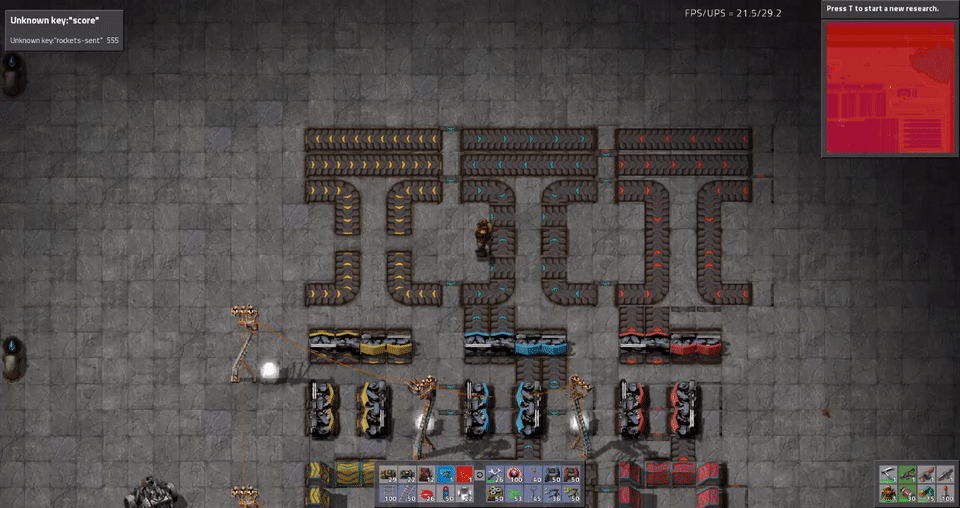Select the gear-textured item stack of 50
Viewport: 960px width, 508px height.
point(496,493)
